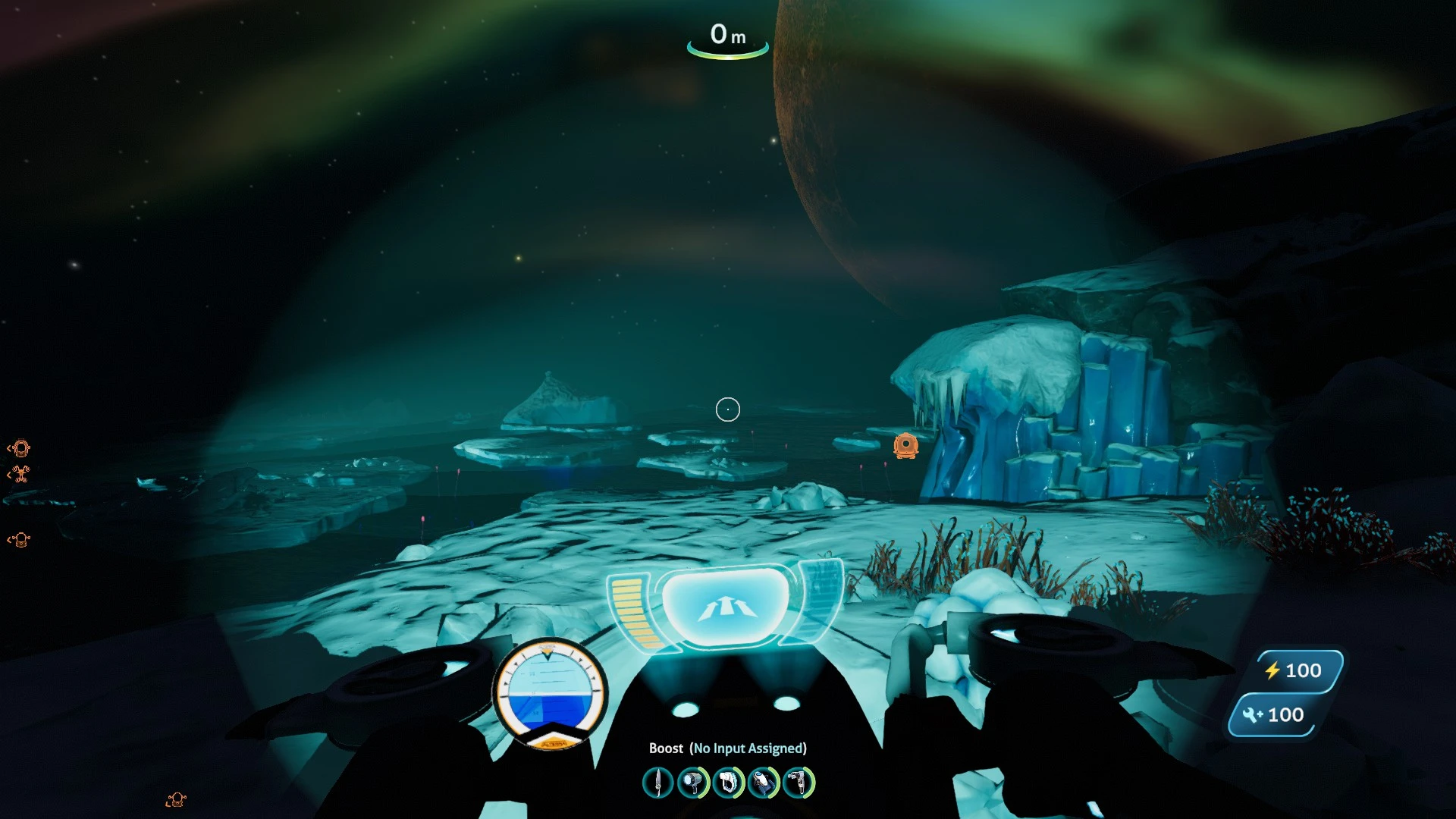Select the blue-and-white scanner tool slot

pos(764,783)
